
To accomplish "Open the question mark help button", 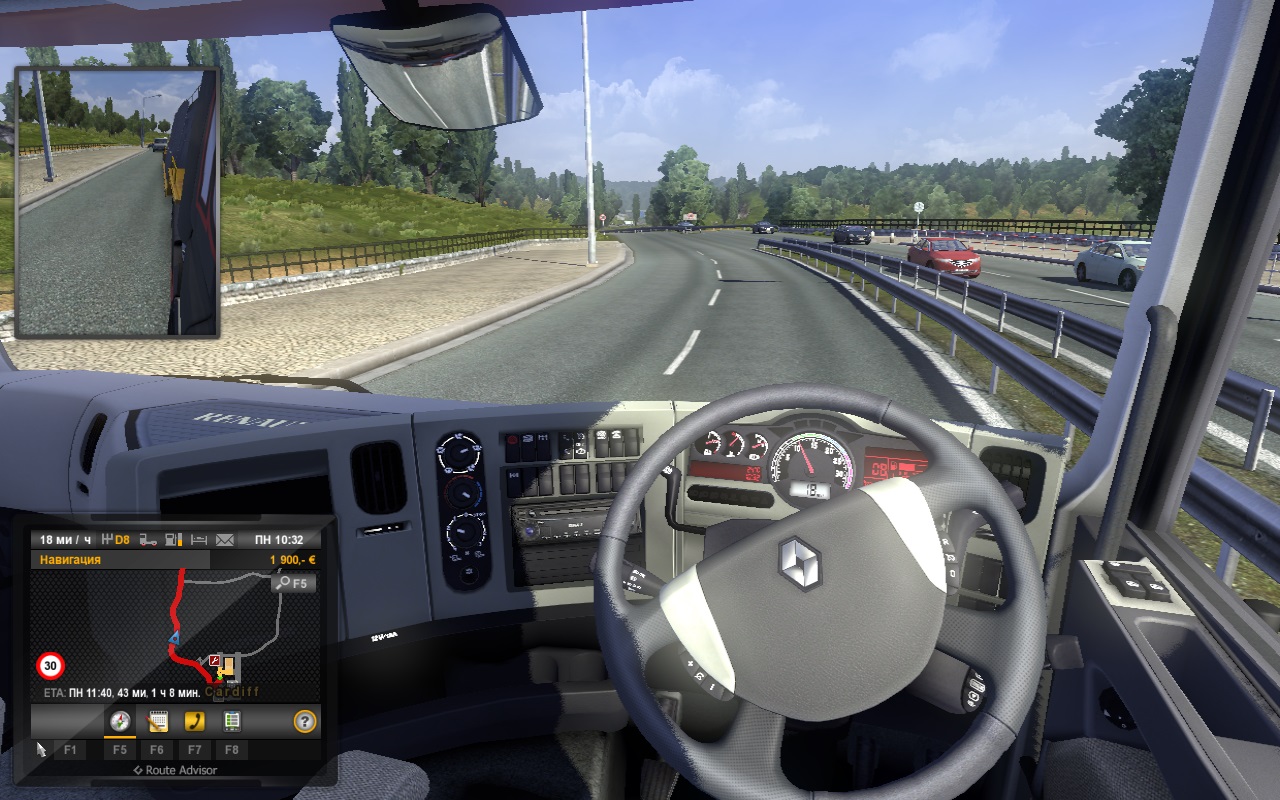I will (305, 721).
